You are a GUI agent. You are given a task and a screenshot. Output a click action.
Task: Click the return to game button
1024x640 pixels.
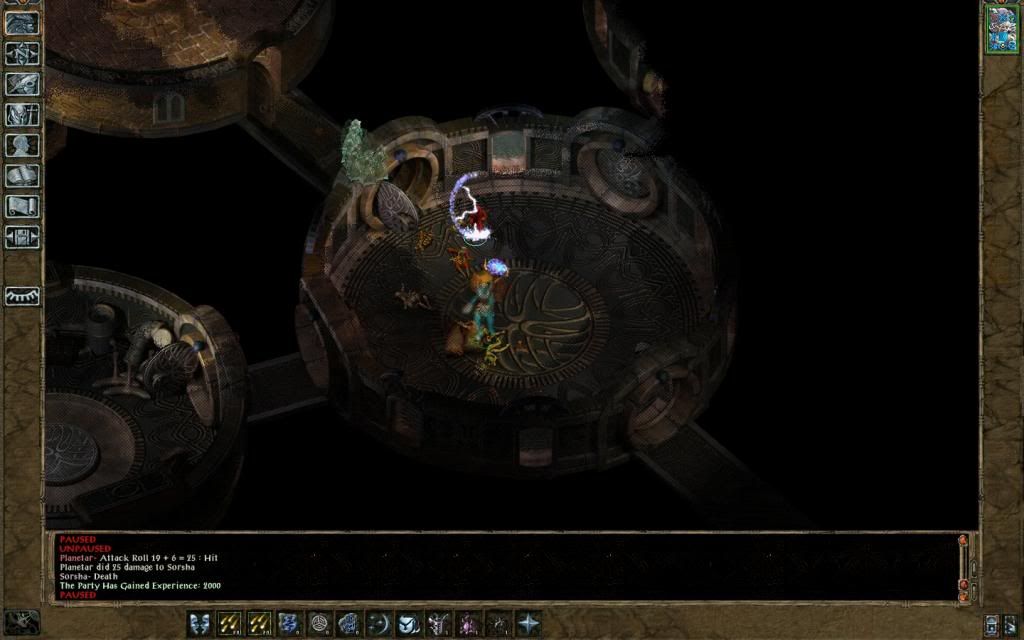click(x=22, y=22)
